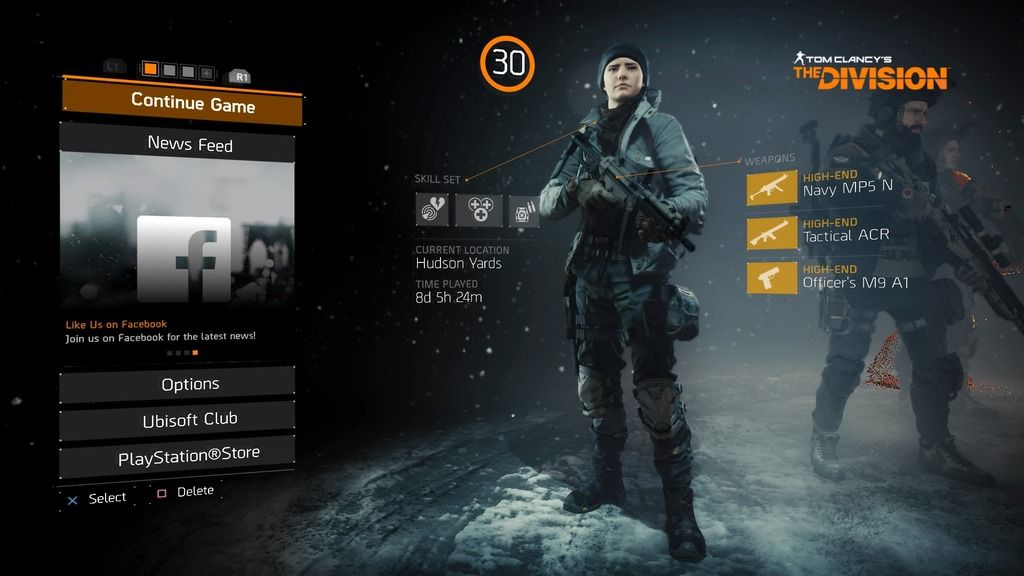Select the triple medical cross skill icon

click(478, 210)
